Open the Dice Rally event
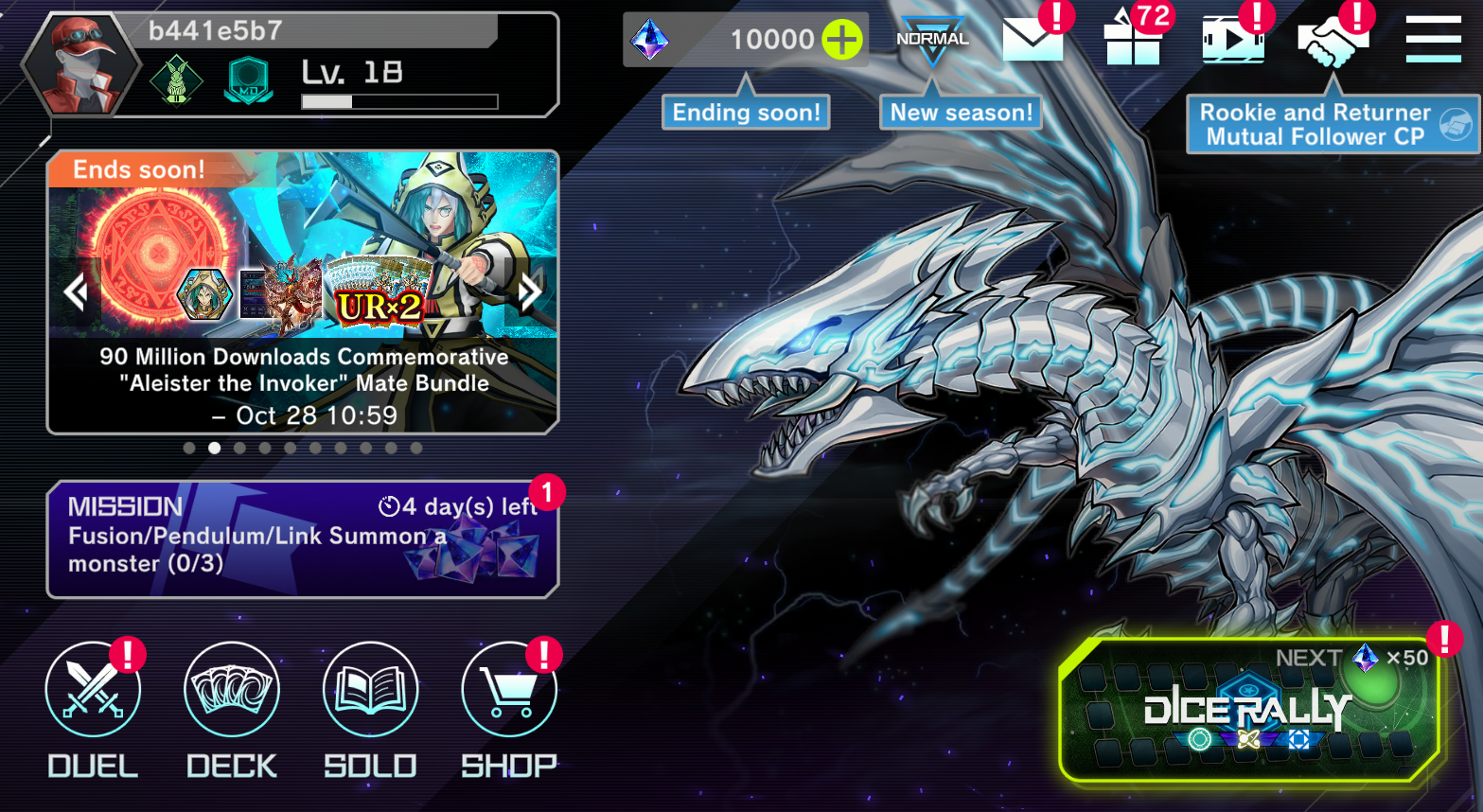This screenshot has height=812, width=1483. [1248, 710]
